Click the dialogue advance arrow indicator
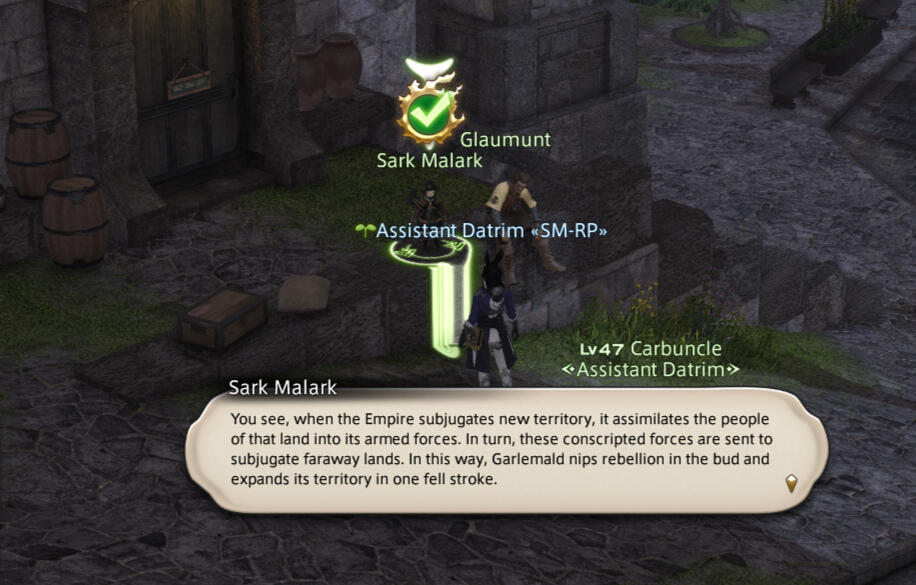This screenshot has width=916, height=585. click(x=791, y=484)
